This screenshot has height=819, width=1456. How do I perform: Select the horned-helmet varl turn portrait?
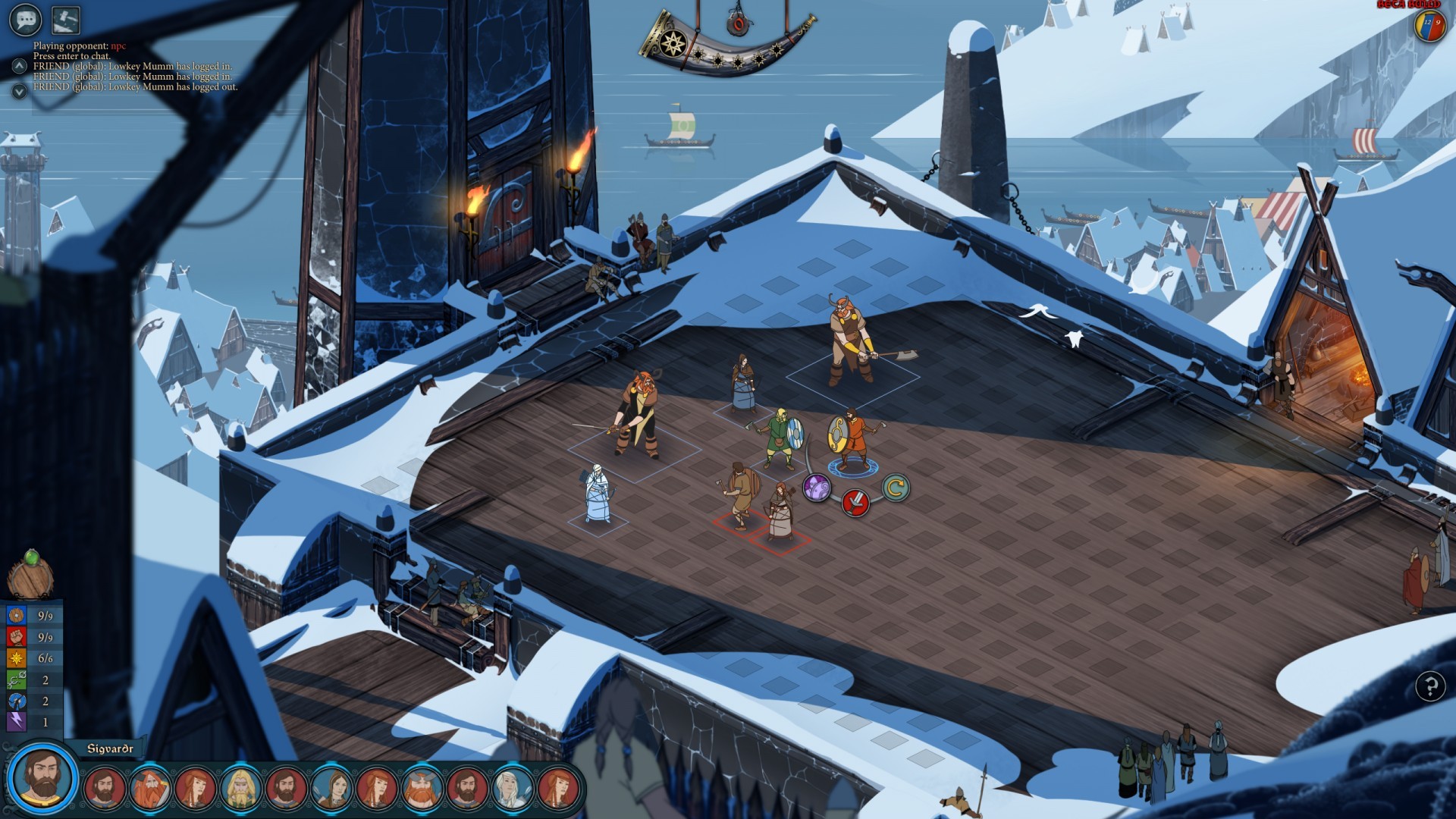coord(422,788)
